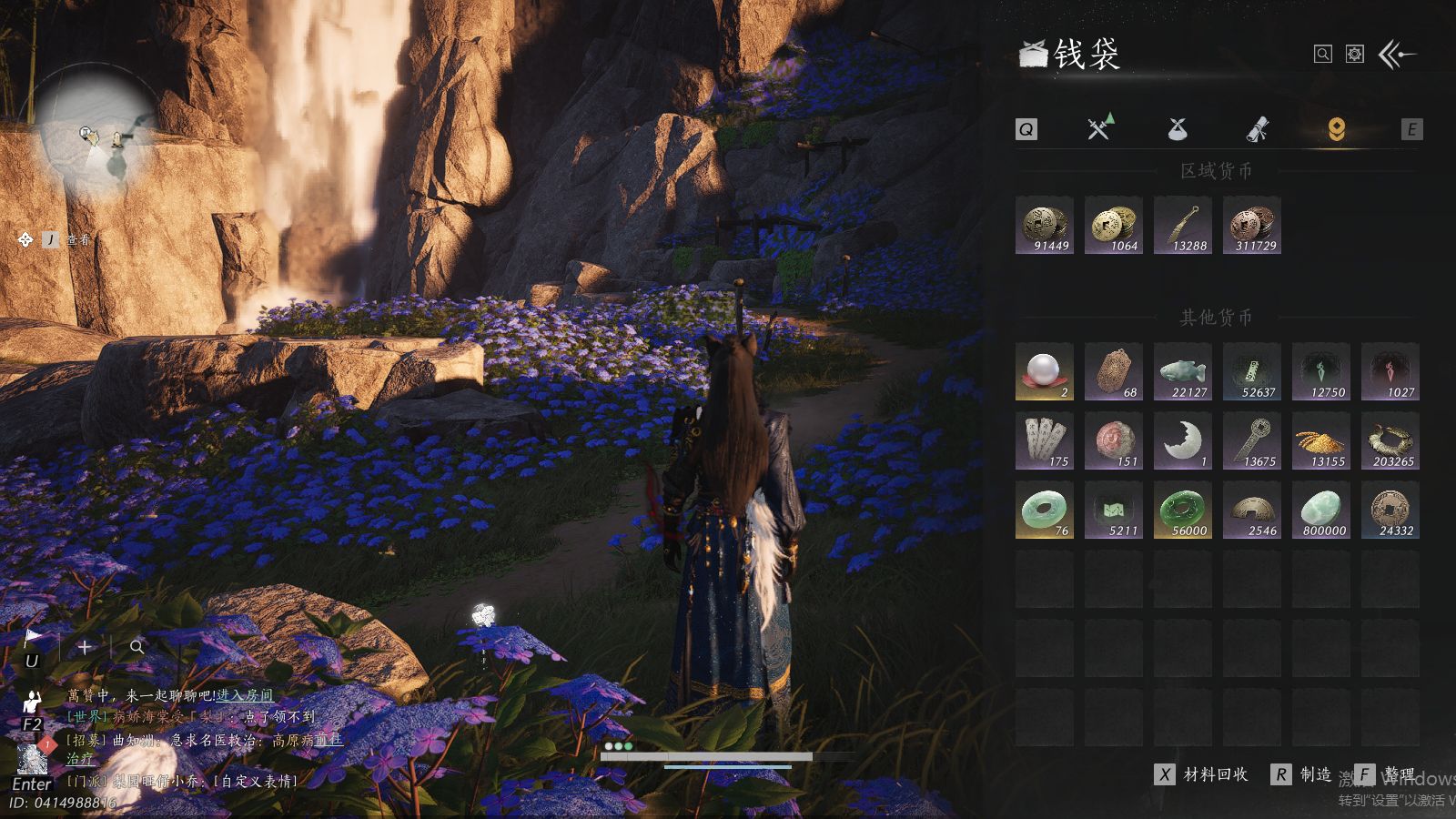The image size is (1456, 819).
Task: Open the bag search magnifier button
Action: click(1323, 55)
